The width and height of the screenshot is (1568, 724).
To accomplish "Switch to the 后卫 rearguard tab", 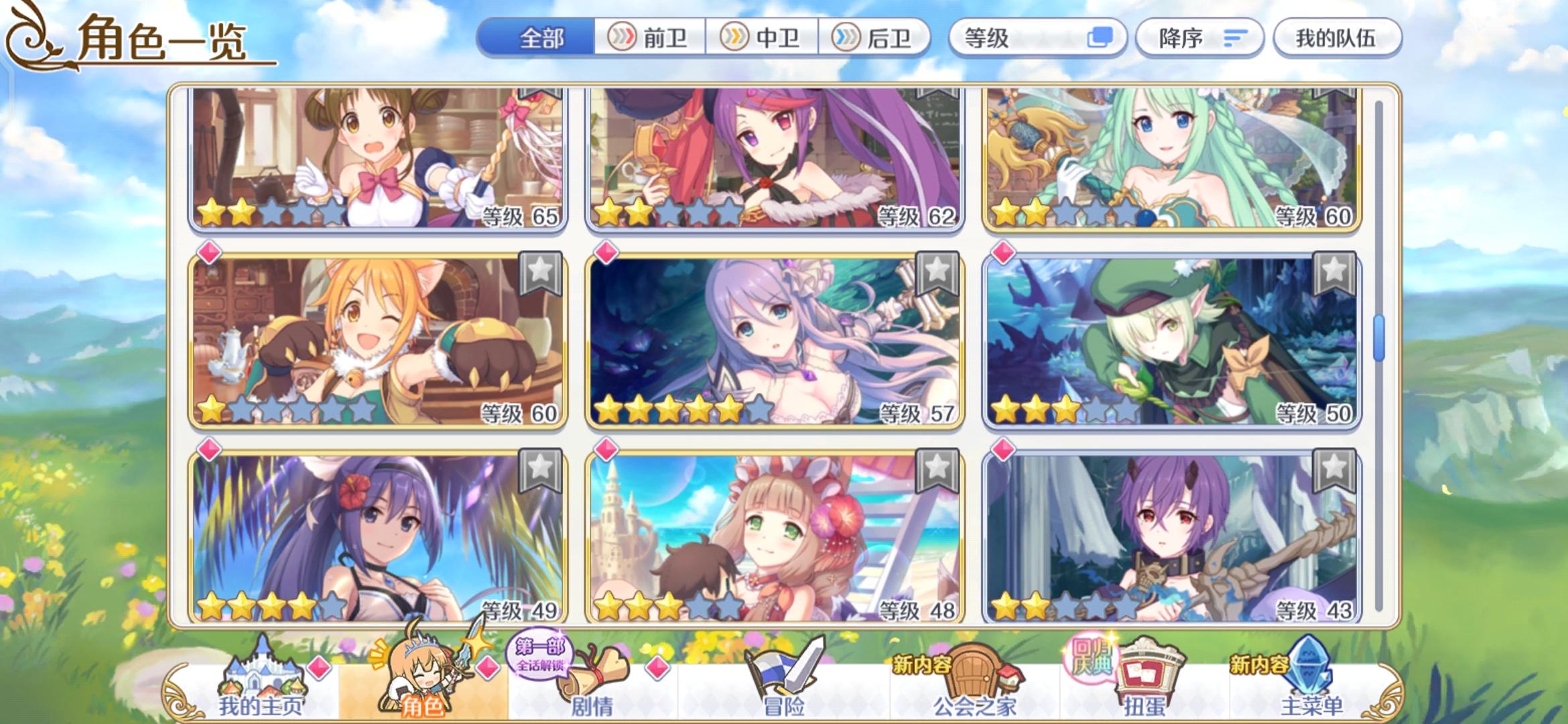I will tap(878, 38).
